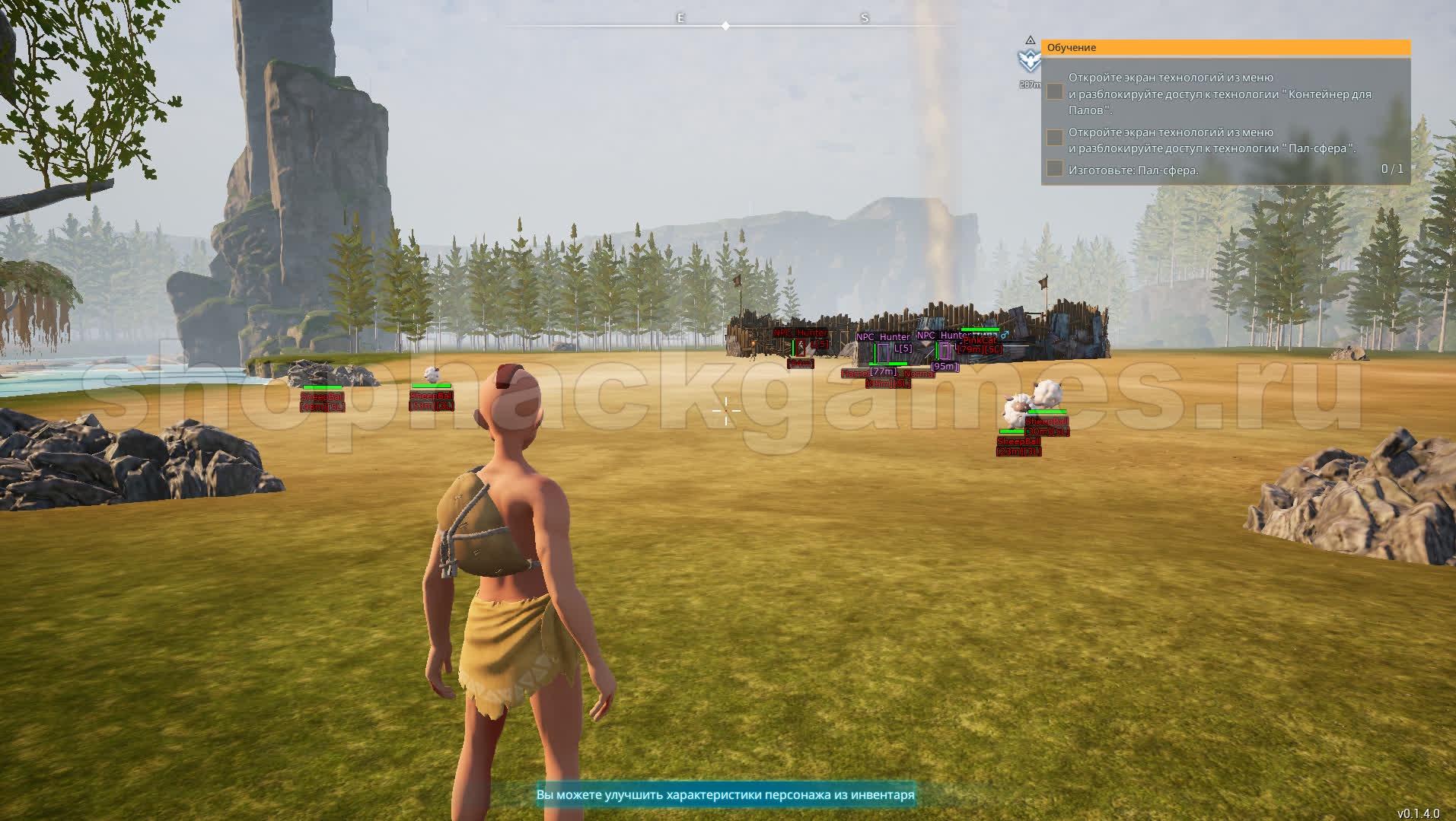This screenshot has height=821, width=1456.
Task: Select the Обучение tutorial tracker header
Action: pos(1225,48)
